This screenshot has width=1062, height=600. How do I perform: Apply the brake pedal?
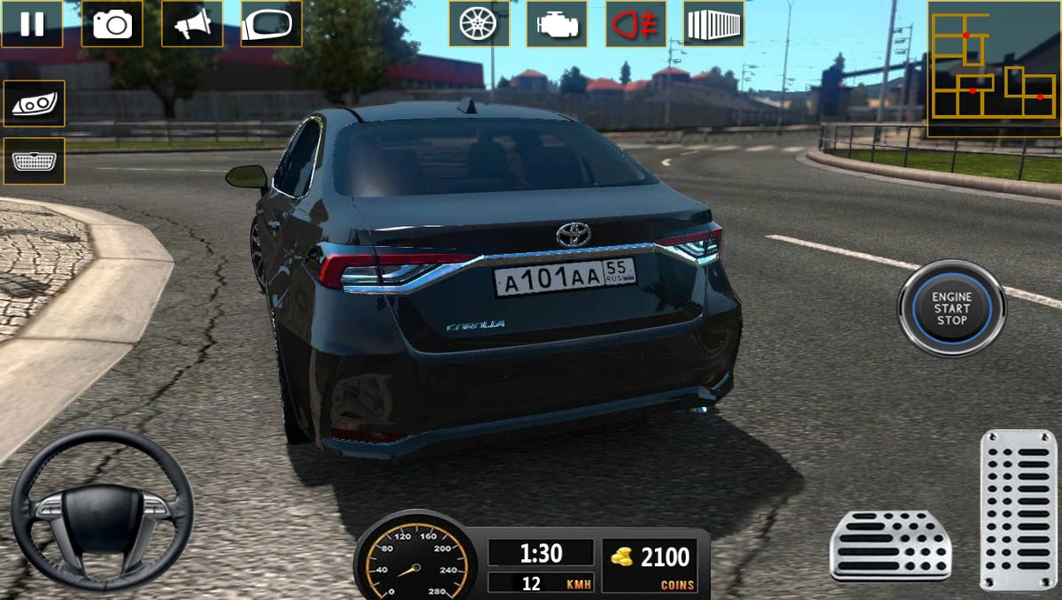tap(890, 545)
